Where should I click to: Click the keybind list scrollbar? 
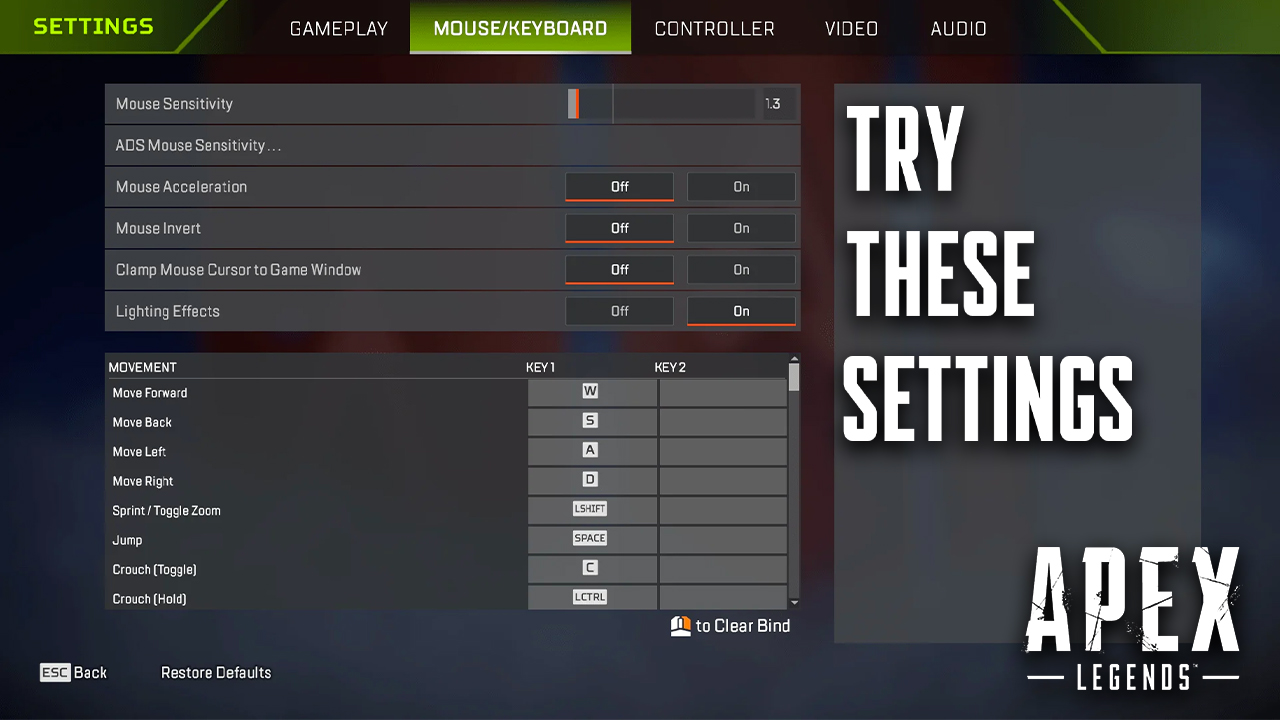[x=795, y=380]
